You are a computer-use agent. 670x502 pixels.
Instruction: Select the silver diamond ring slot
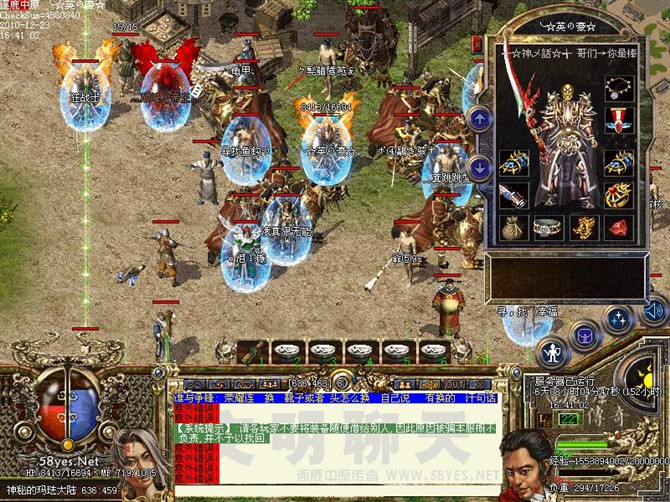[x=548, y=228]
